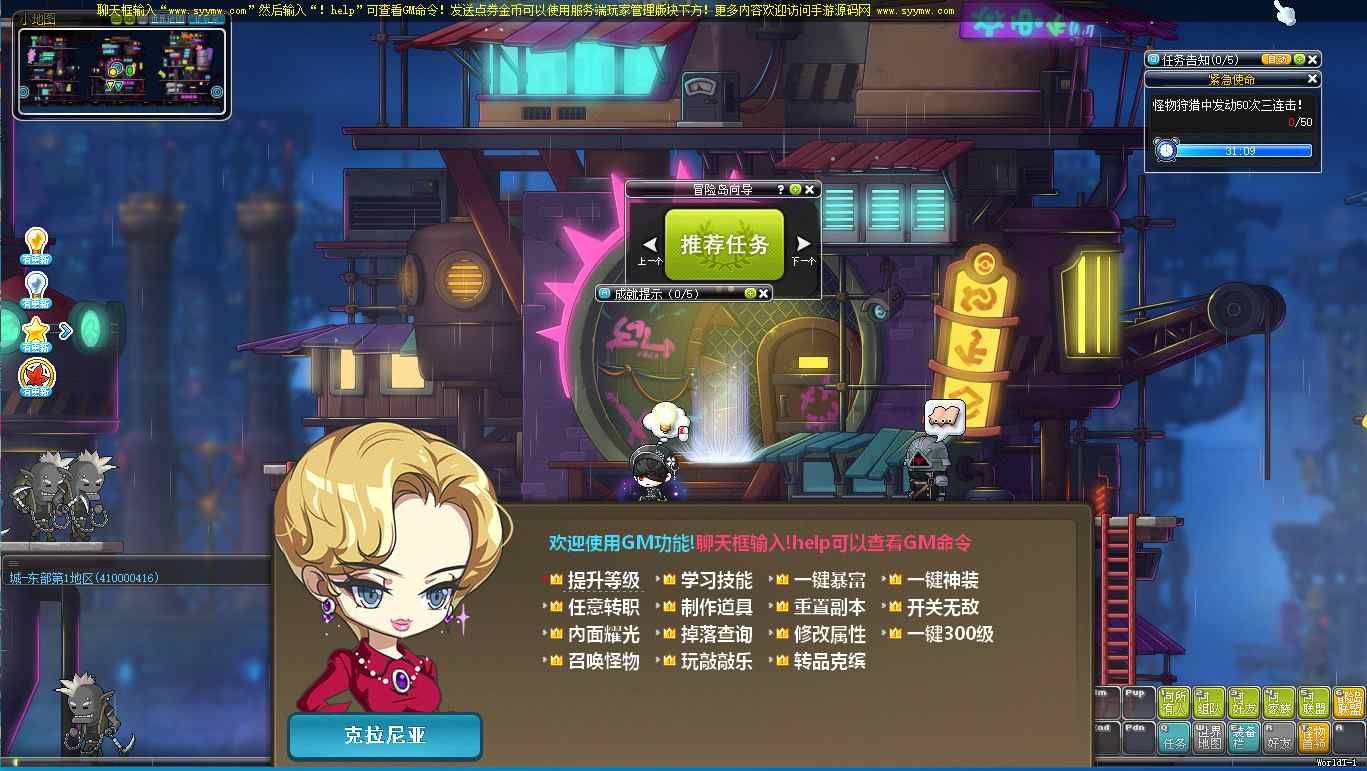
Task: Open the 冒险岛联盟 alliance icon
Action: click(x=1347, y=700)
